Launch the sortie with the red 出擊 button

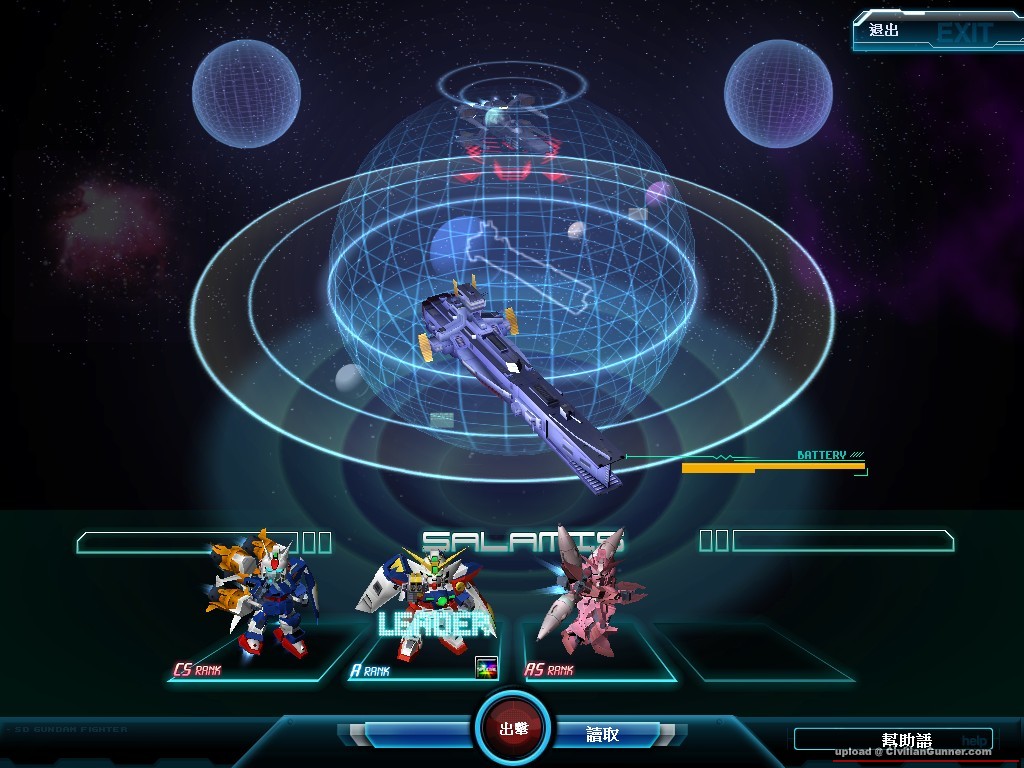click(513, 727)
